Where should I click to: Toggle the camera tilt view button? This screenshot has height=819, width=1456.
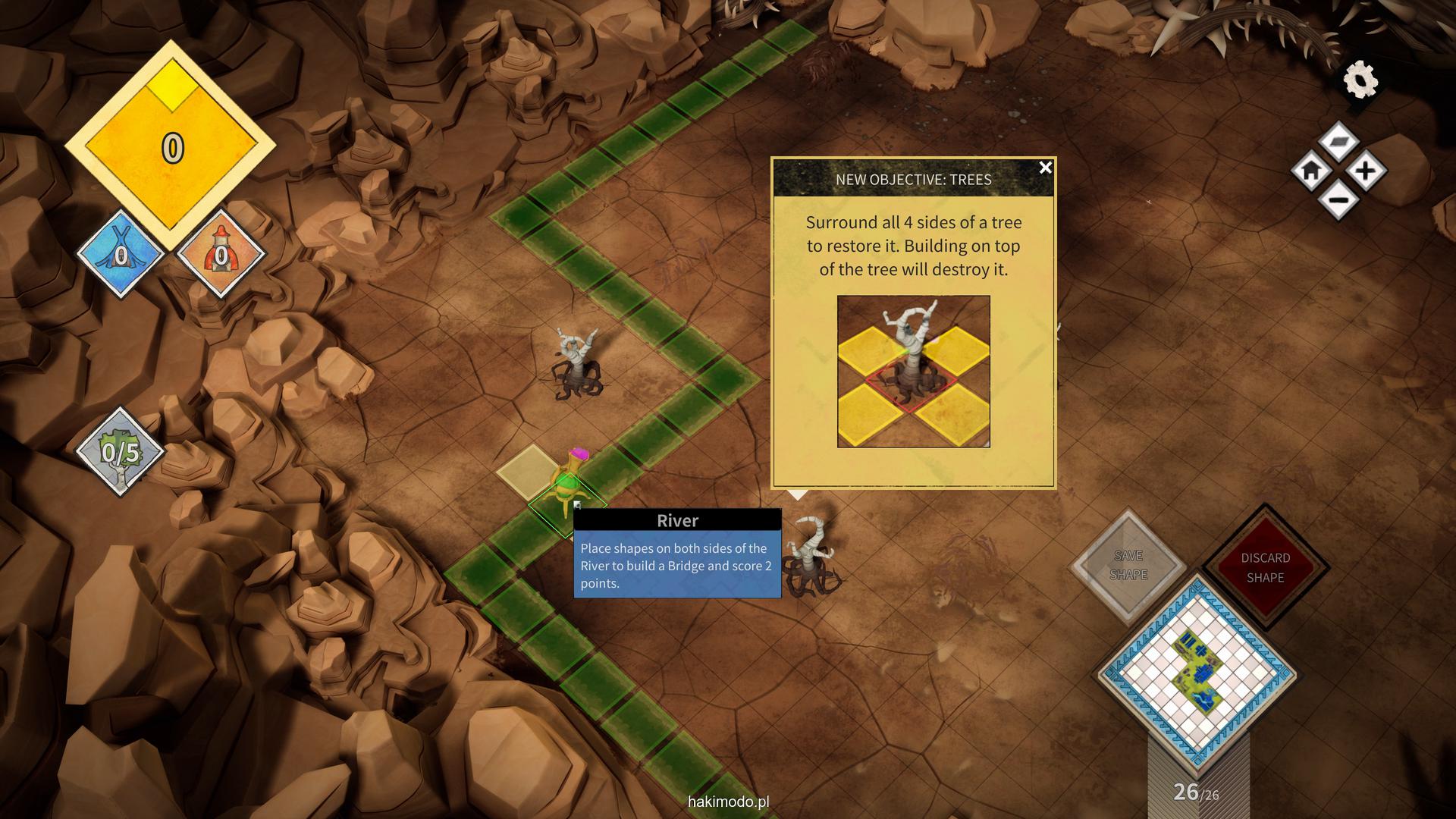click(1338, 141)
